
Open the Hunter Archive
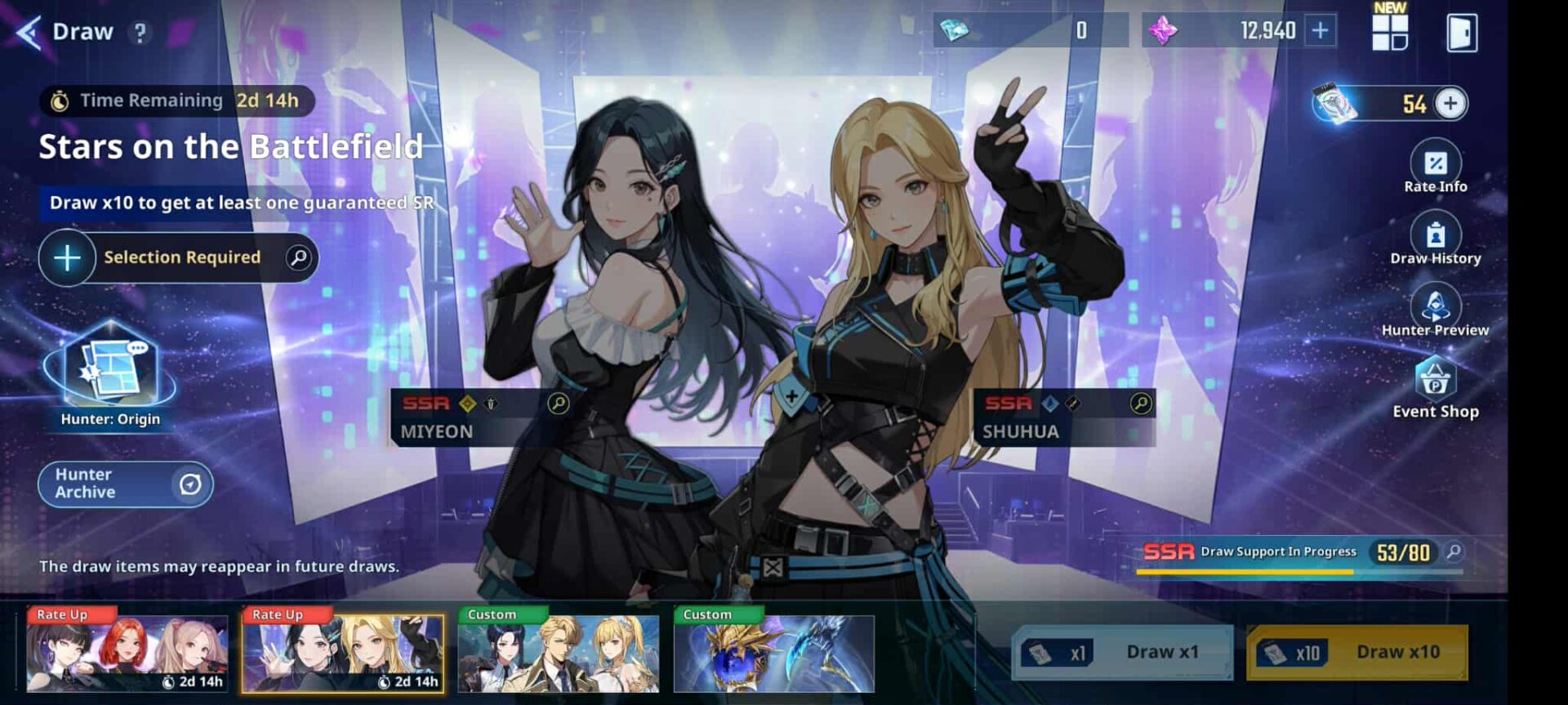point(126,484)
